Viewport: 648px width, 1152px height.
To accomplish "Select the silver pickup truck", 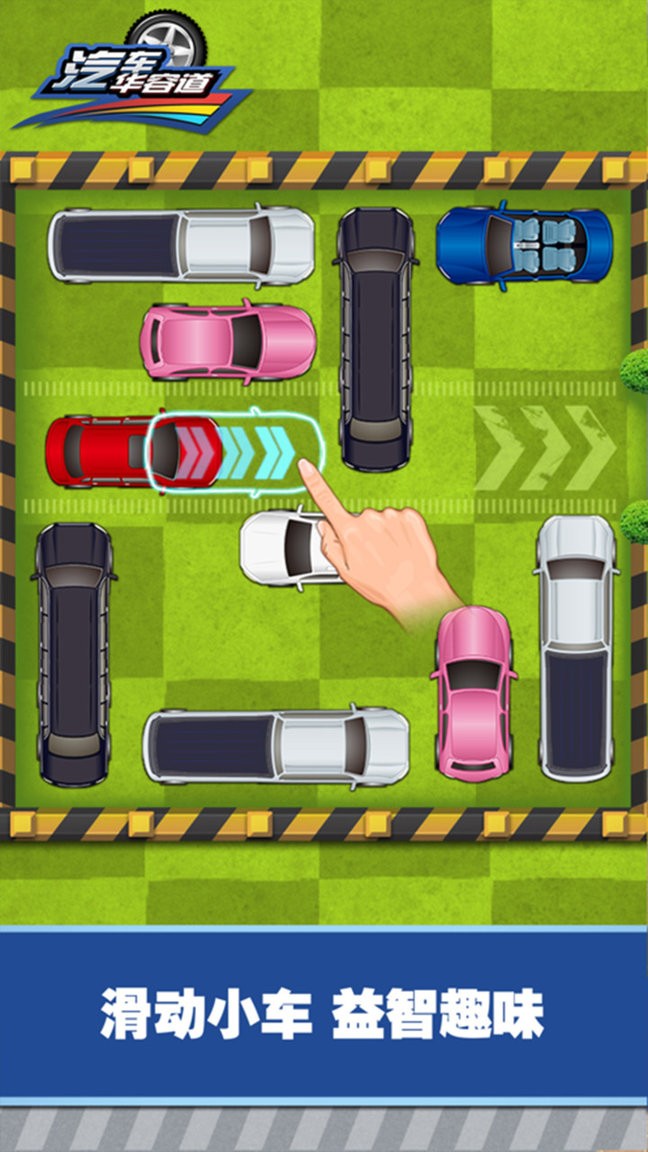I will click(x=575, y=648).
